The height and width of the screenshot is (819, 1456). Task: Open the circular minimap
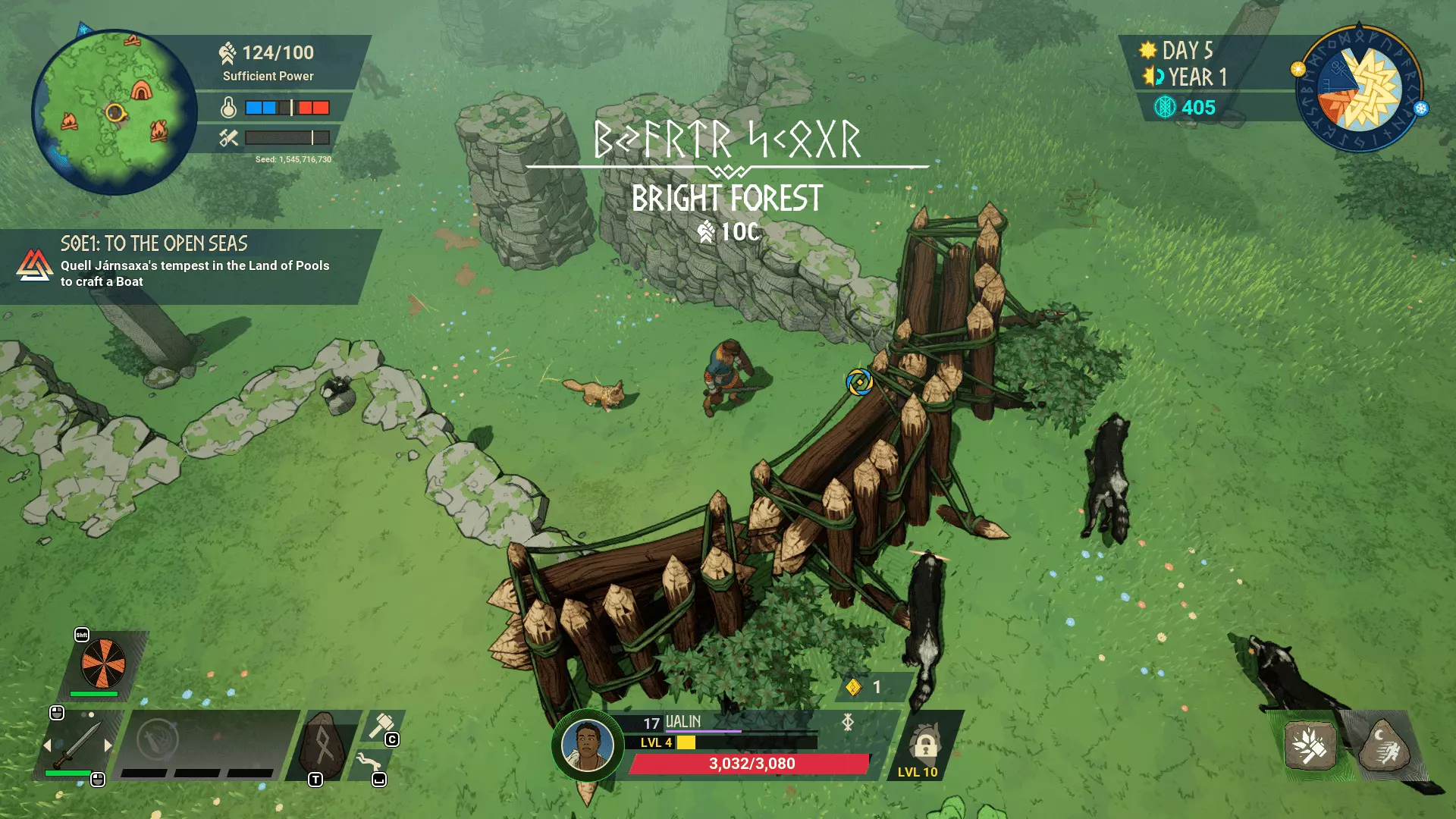point(114,112)
